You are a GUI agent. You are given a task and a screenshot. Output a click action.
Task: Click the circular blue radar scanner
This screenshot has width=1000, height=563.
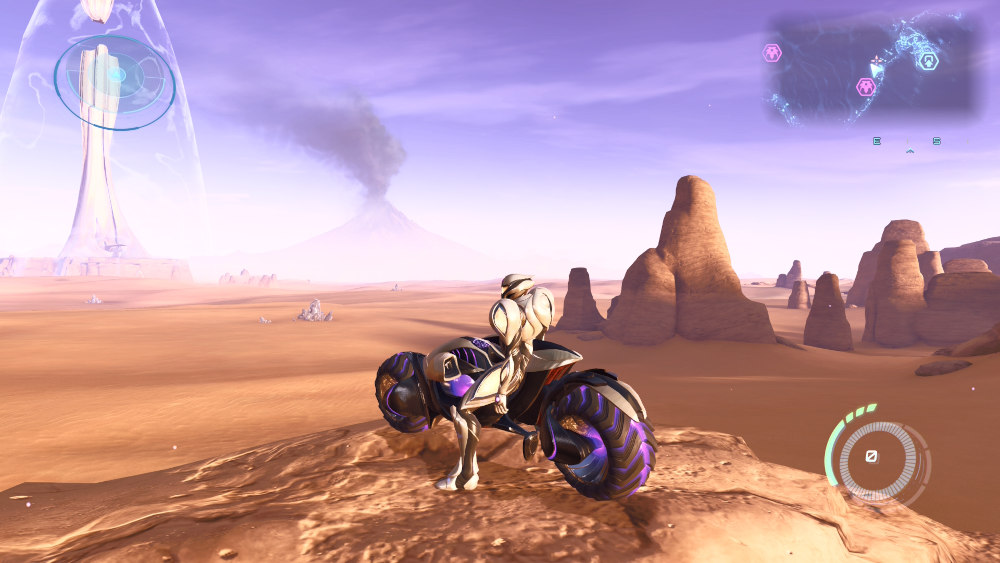tap(115, 82)
